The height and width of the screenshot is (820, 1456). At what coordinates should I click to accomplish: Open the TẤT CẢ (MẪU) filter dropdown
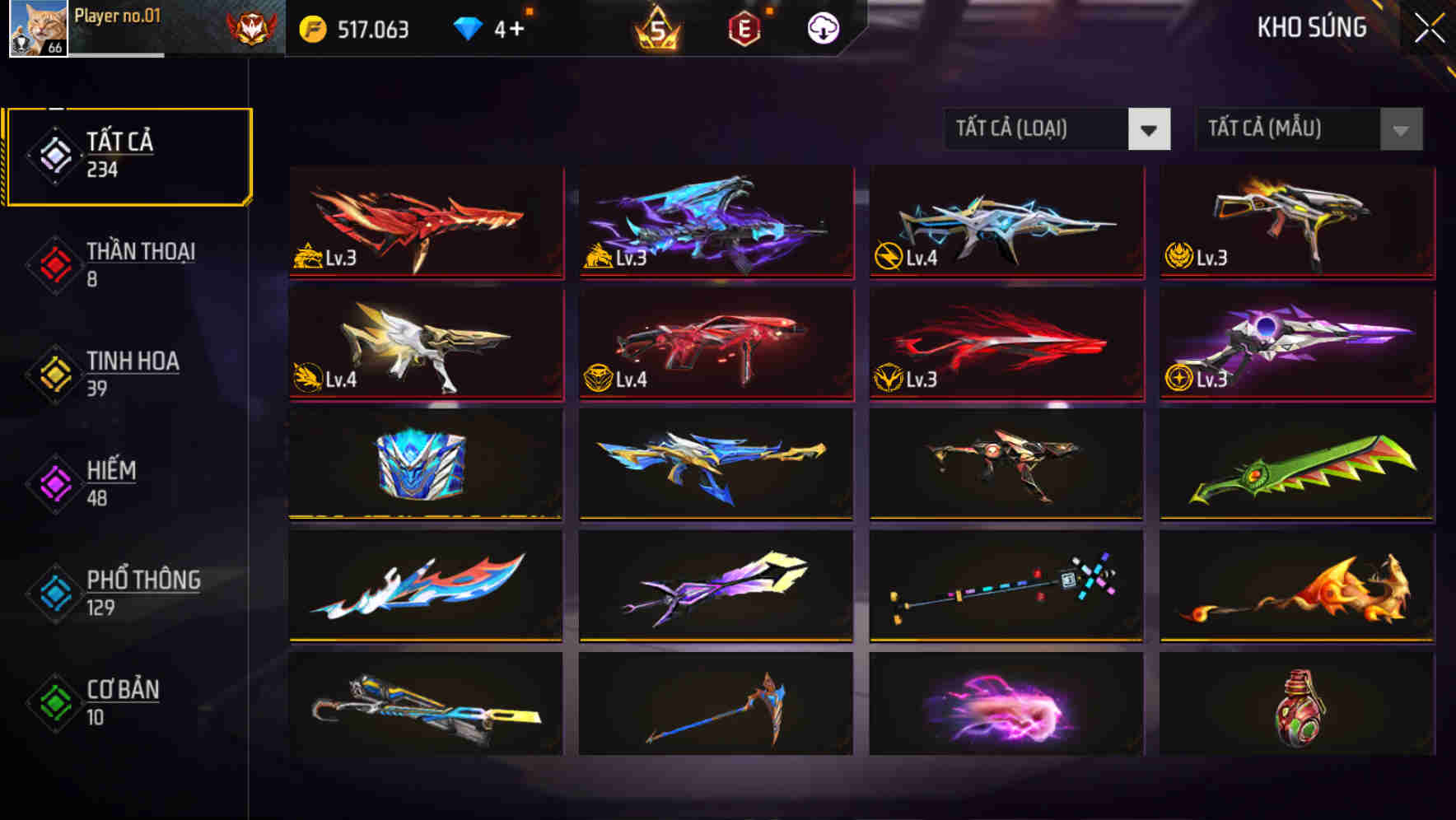click(x=1308, y=129)
